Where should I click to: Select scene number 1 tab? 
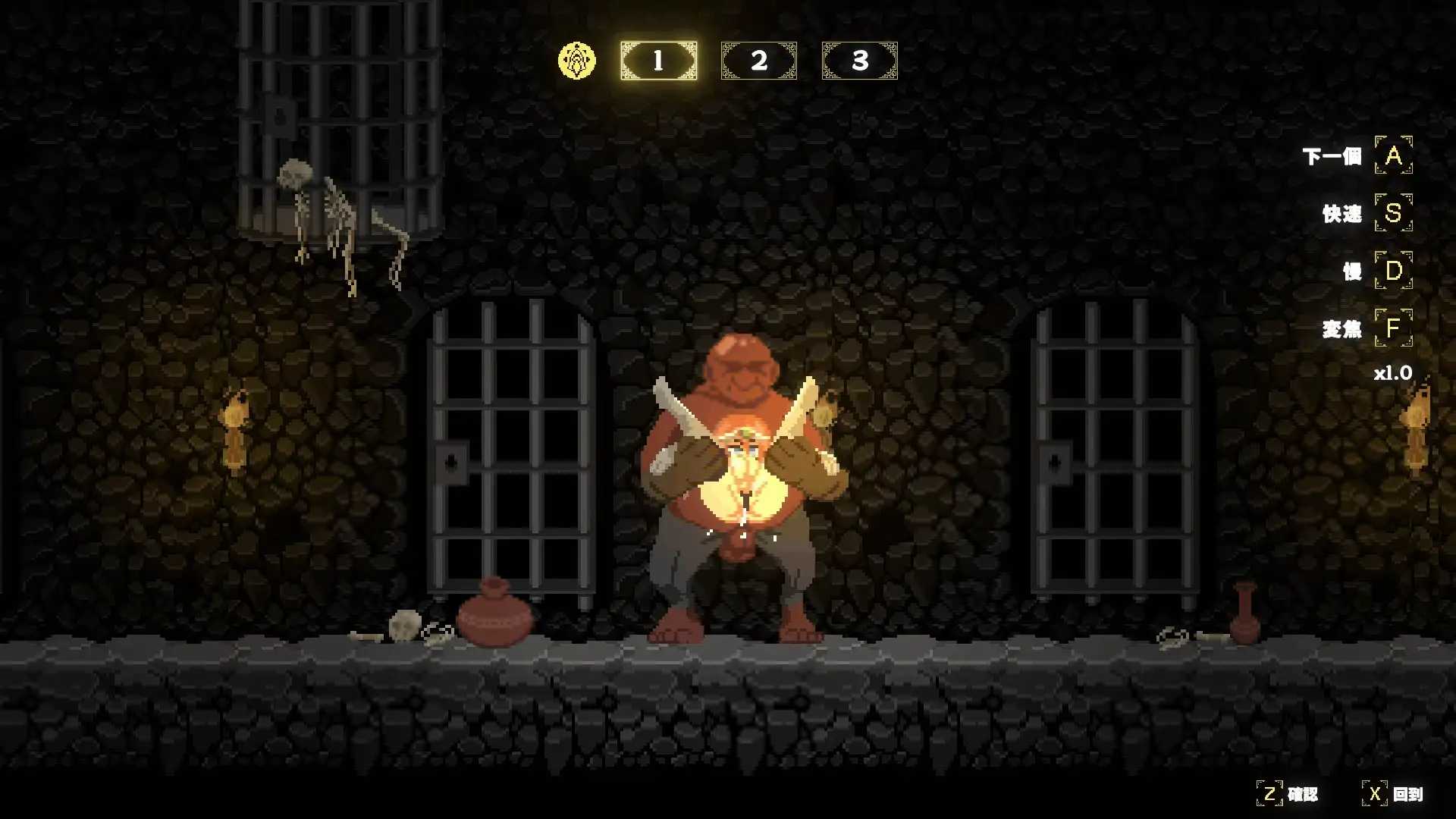(658, 61)
